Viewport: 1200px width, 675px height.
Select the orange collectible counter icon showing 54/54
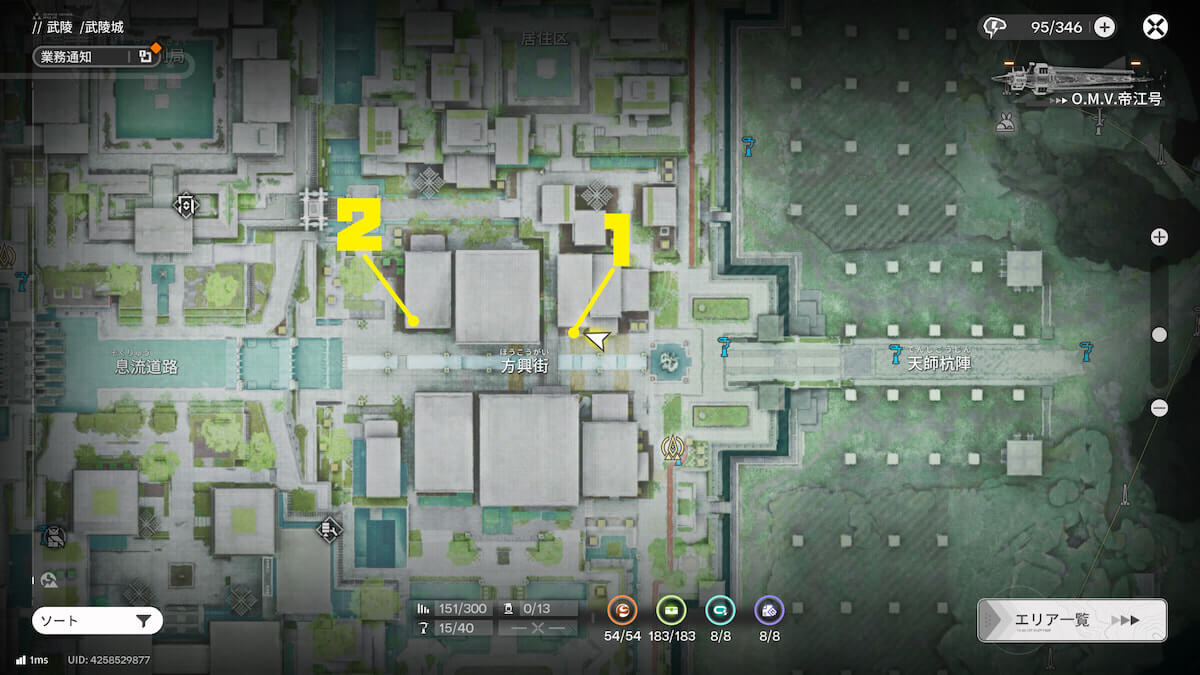[x=622, y=610]
